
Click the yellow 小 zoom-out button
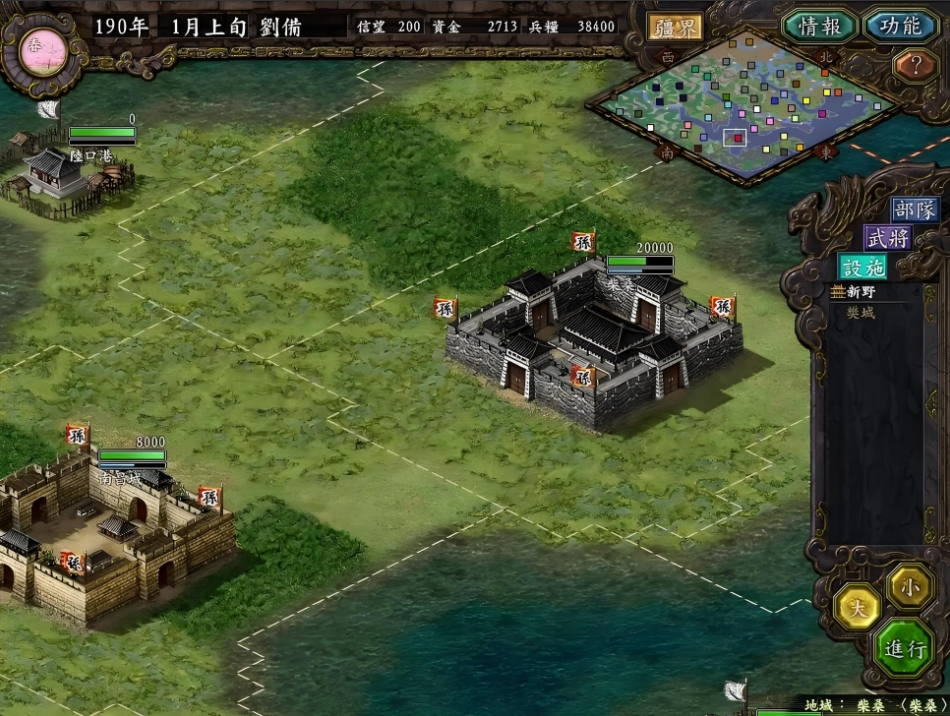point(910,585)
